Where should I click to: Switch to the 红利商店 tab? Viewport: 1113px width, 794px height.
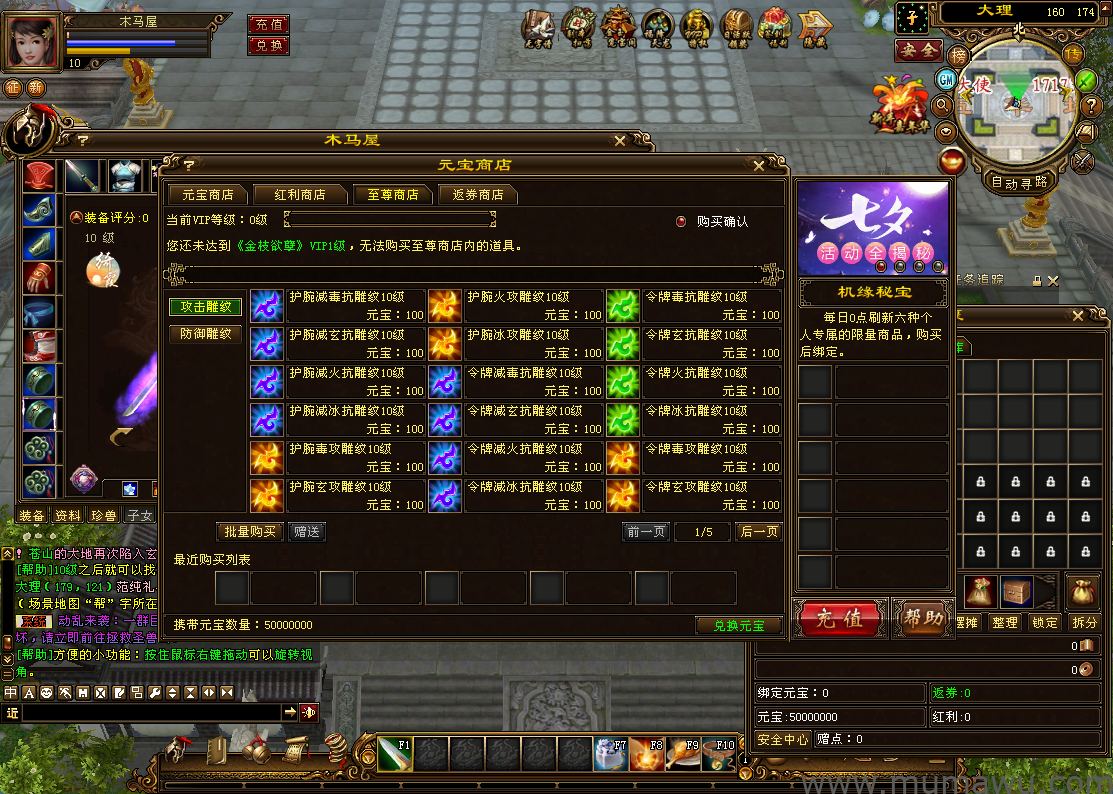(299, 194)
